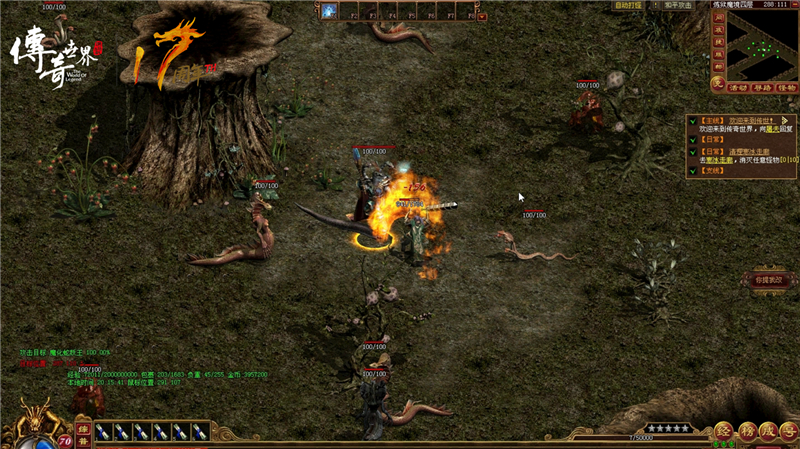The image size is (800, 449).
Task: Click the 寻路 pathfinding button
Action: coord(762,86)
